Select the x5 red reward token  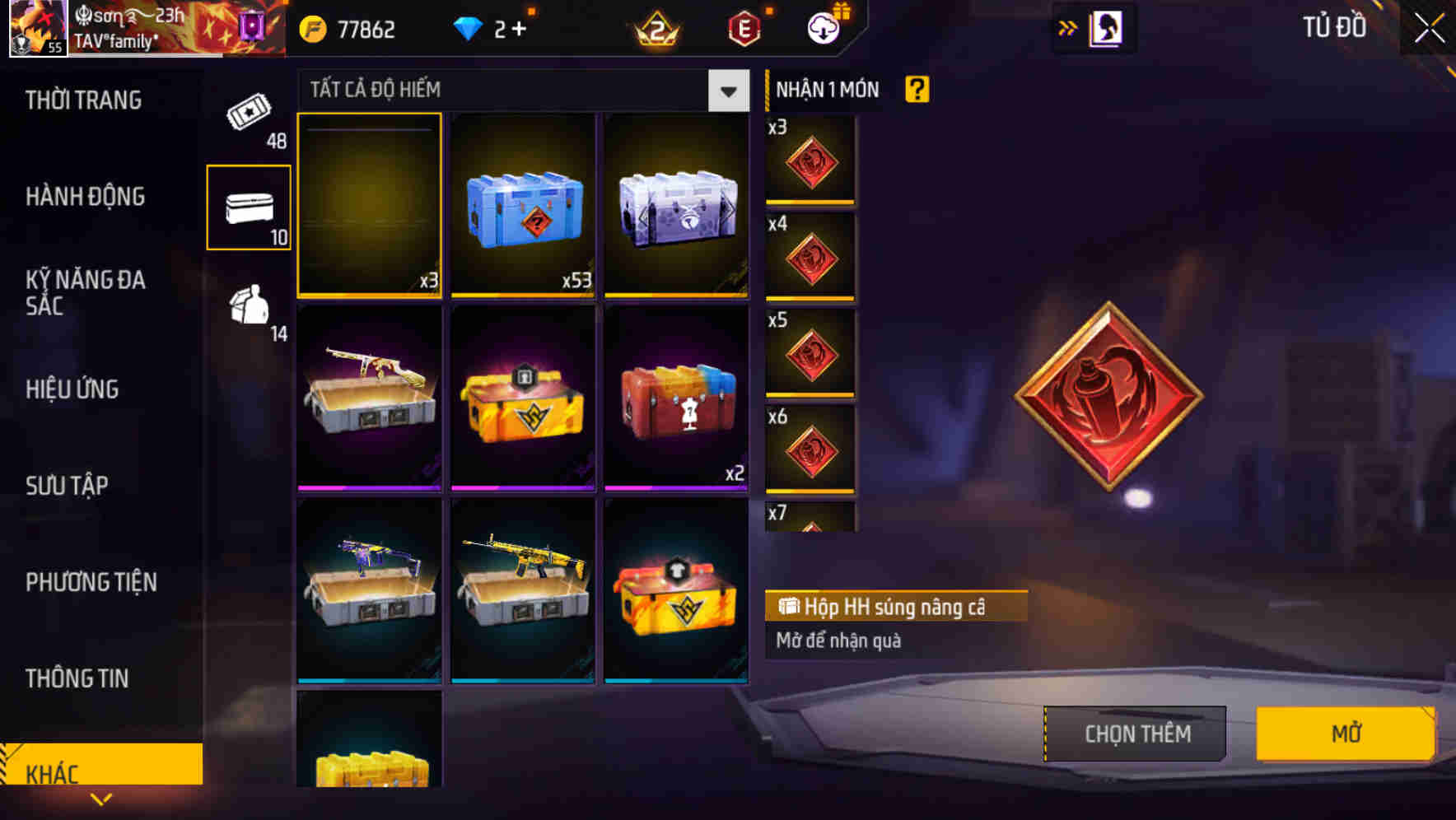click(810, 356)
